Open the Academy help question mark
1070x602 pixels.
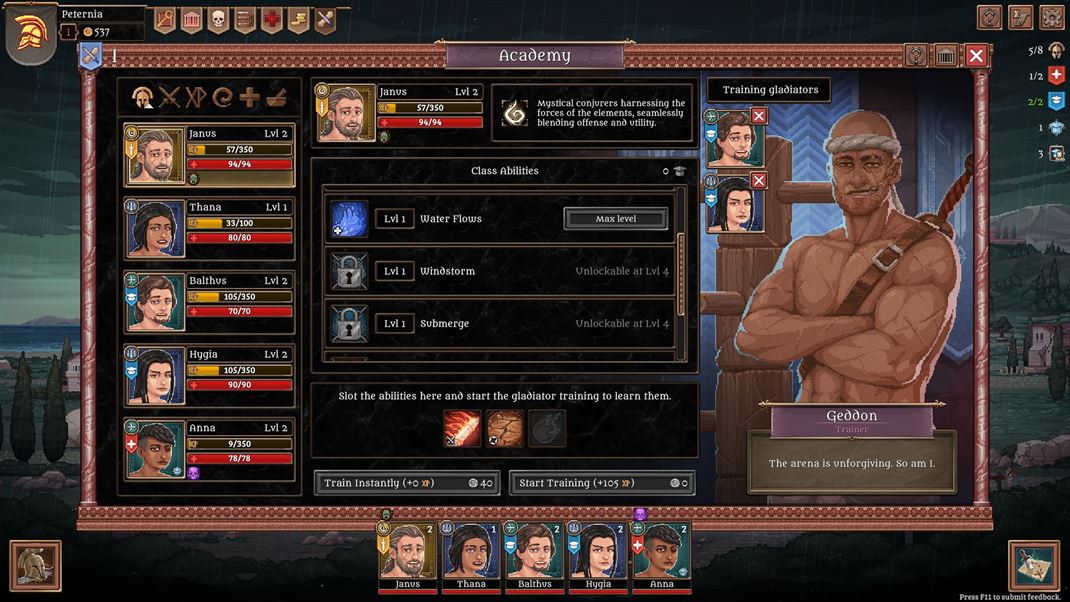coord(917,56)
